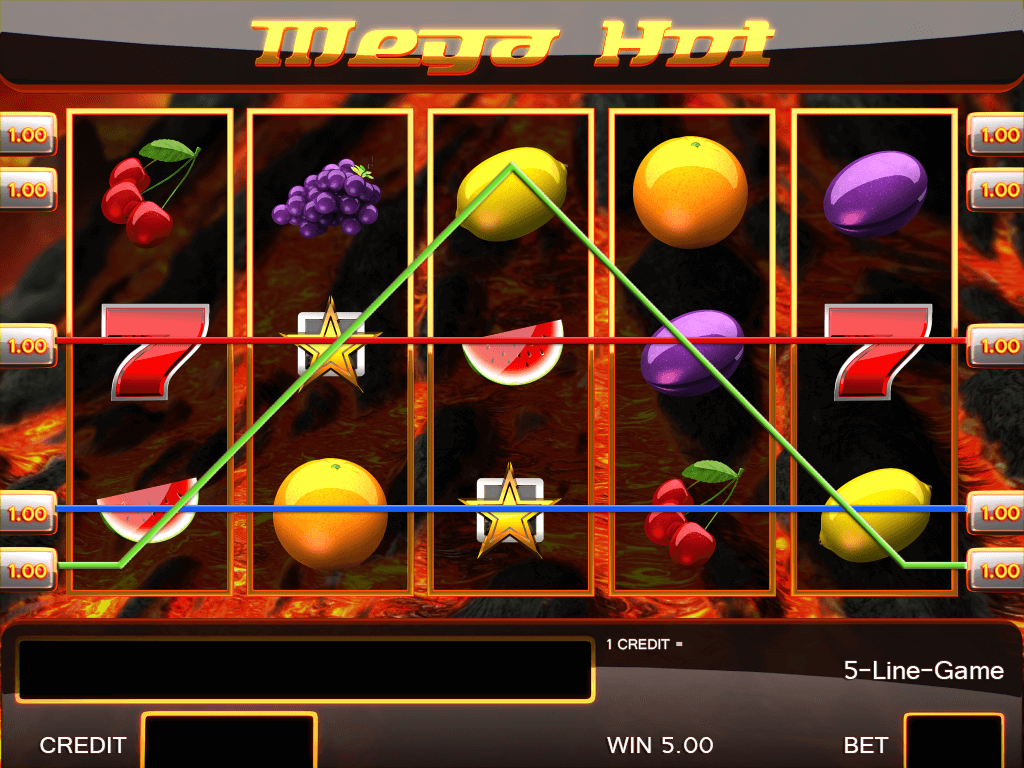Select the 1.00 marker ending the red payline

coord(996,346)
